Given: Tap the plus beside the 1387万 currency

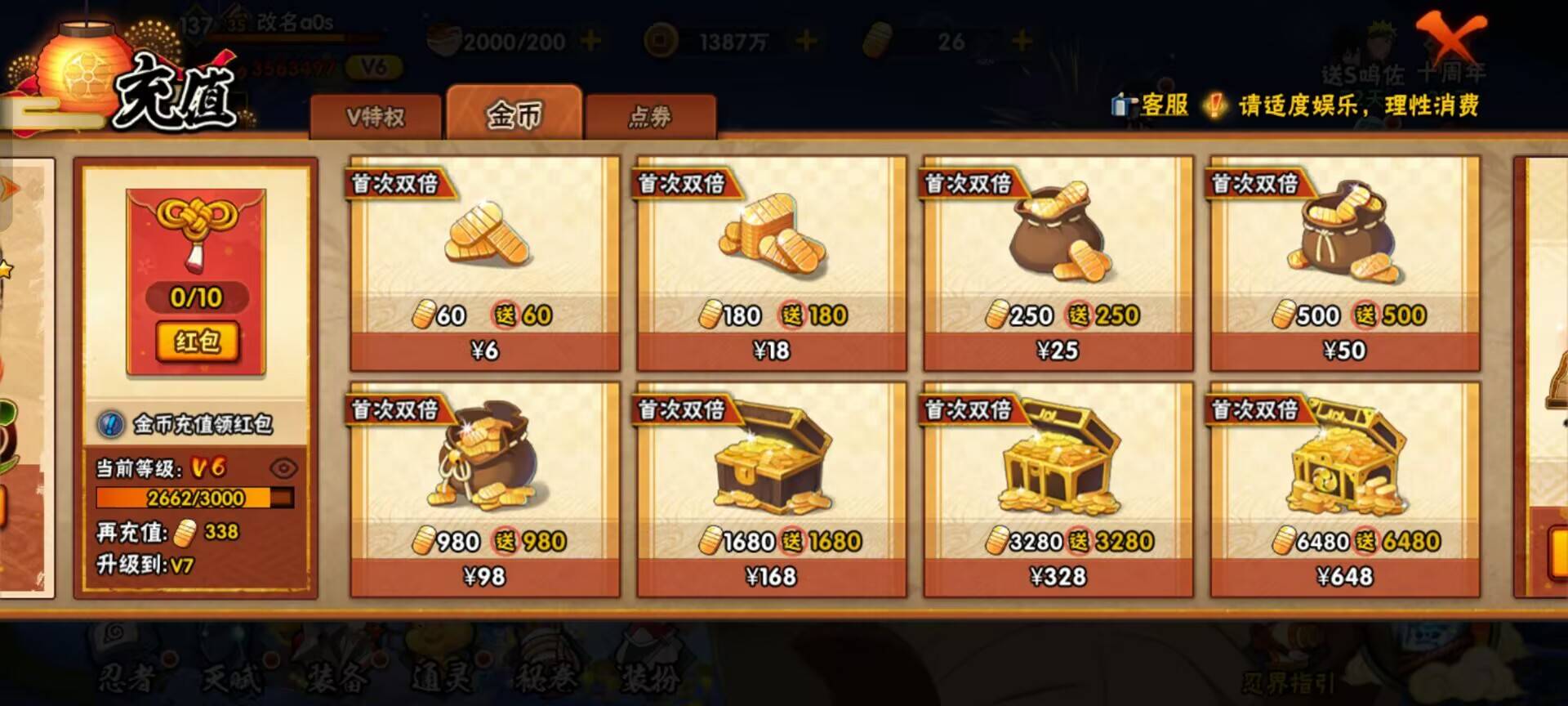Looking at the screenshot, I should tap(805, 38).
